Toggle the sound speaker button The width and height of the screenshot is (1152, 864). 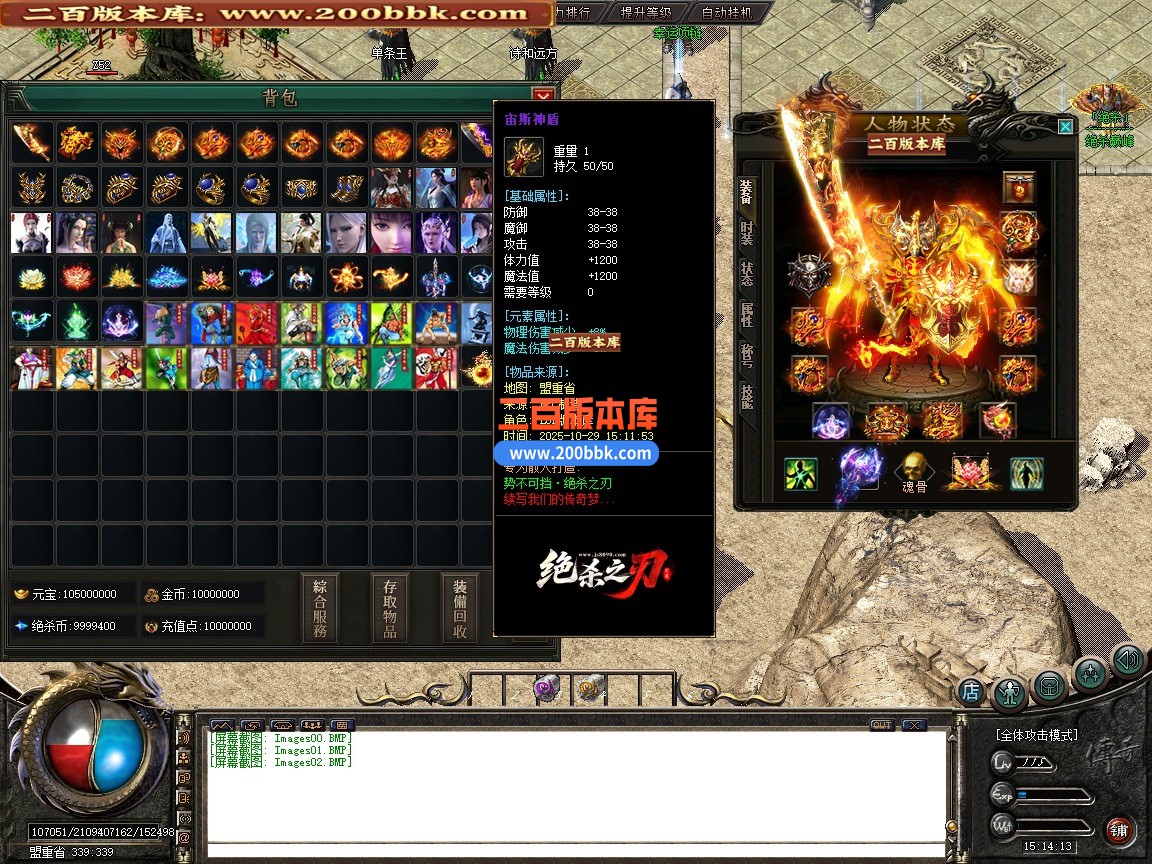pyautogui.click(x=1128, y=660)
